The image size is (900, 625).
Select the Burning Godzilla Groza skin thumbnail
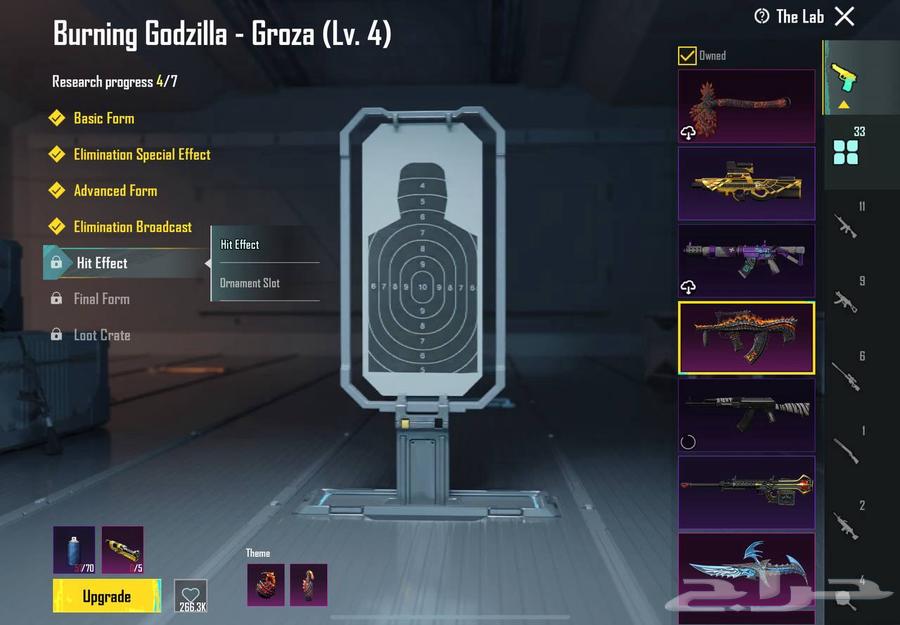(x=746, y=338)
